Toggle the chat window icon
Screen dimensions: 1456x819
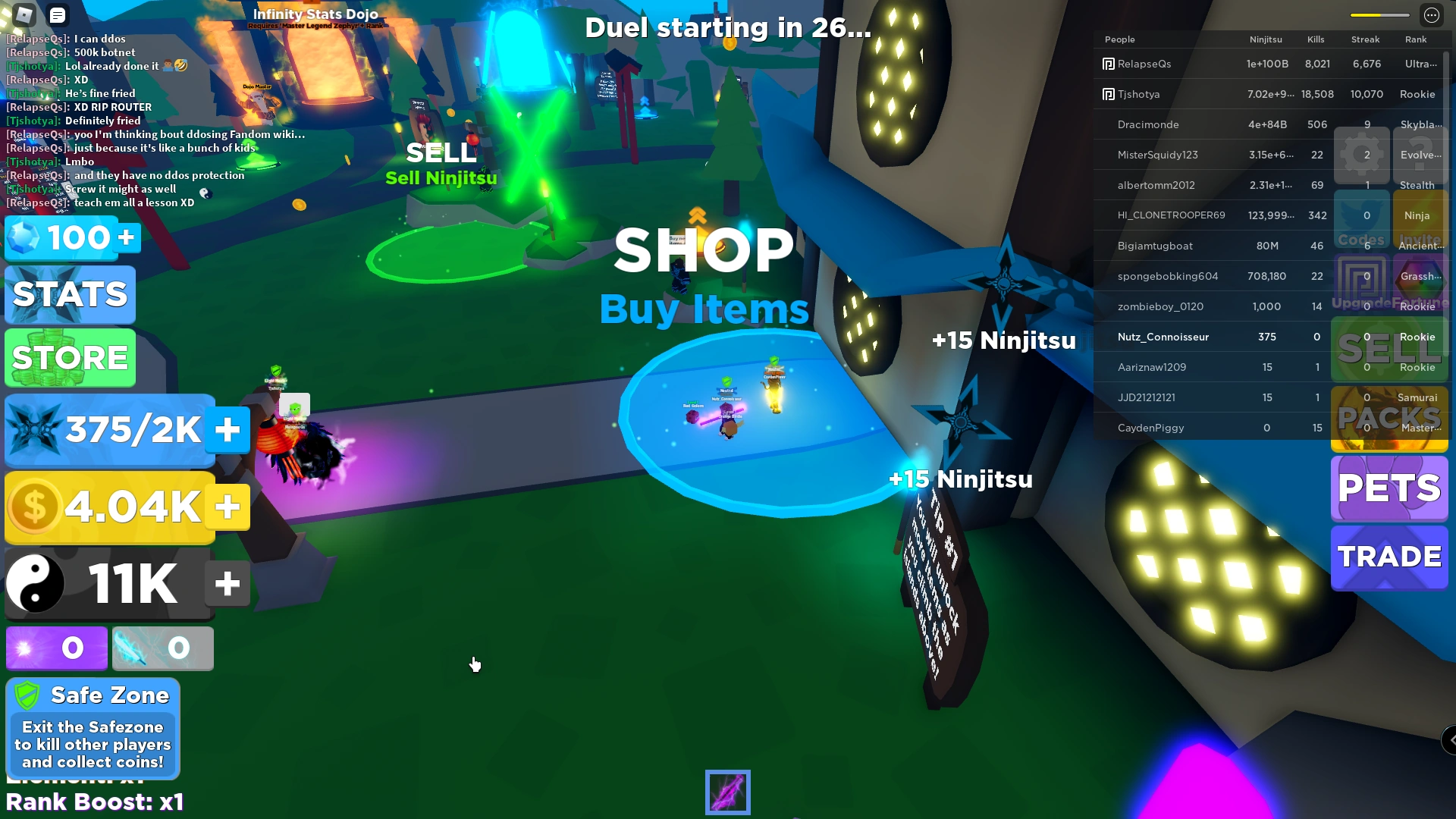(57, 14)
